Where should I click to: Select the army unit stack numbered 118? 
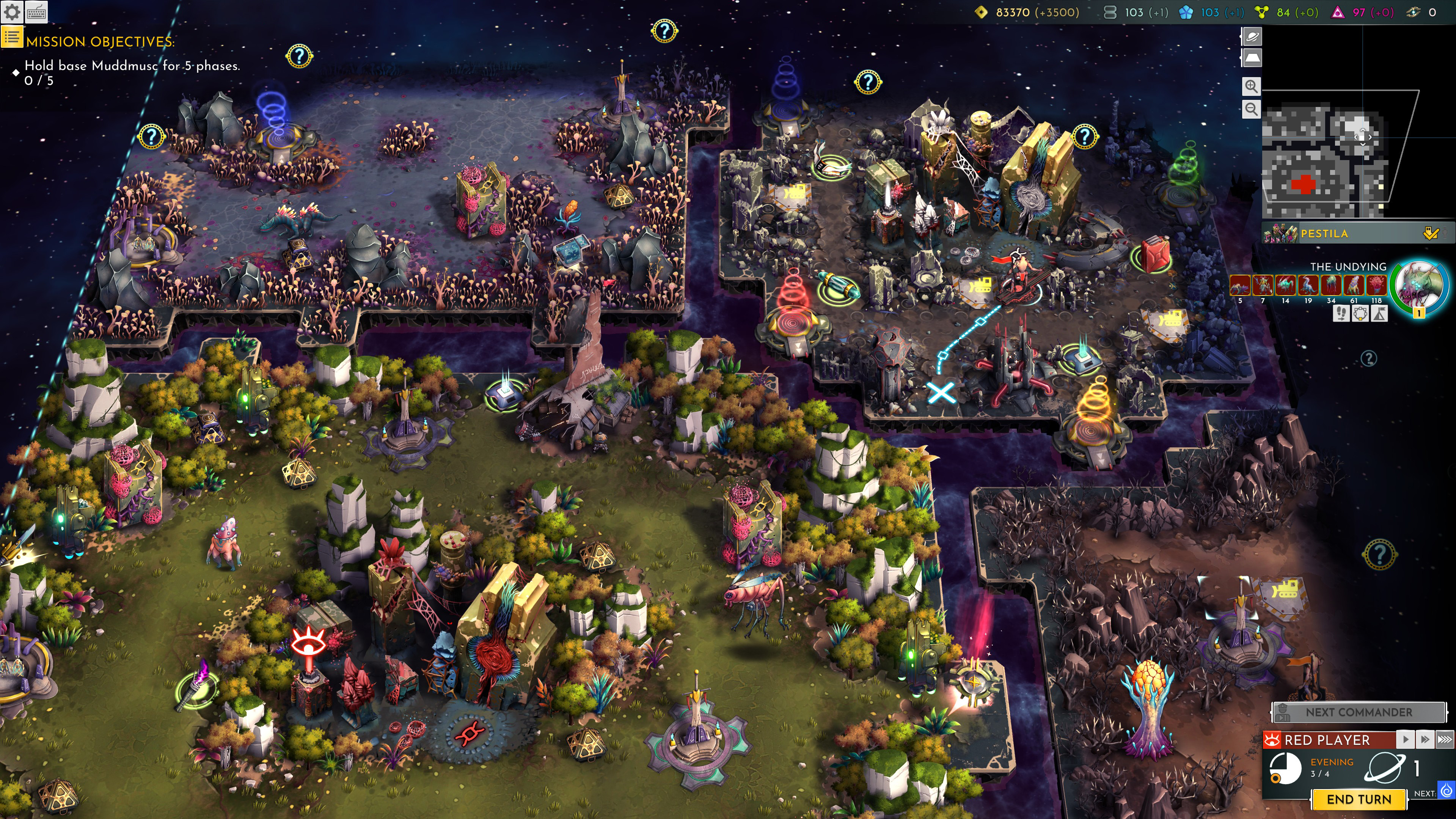click(1376, 285)
